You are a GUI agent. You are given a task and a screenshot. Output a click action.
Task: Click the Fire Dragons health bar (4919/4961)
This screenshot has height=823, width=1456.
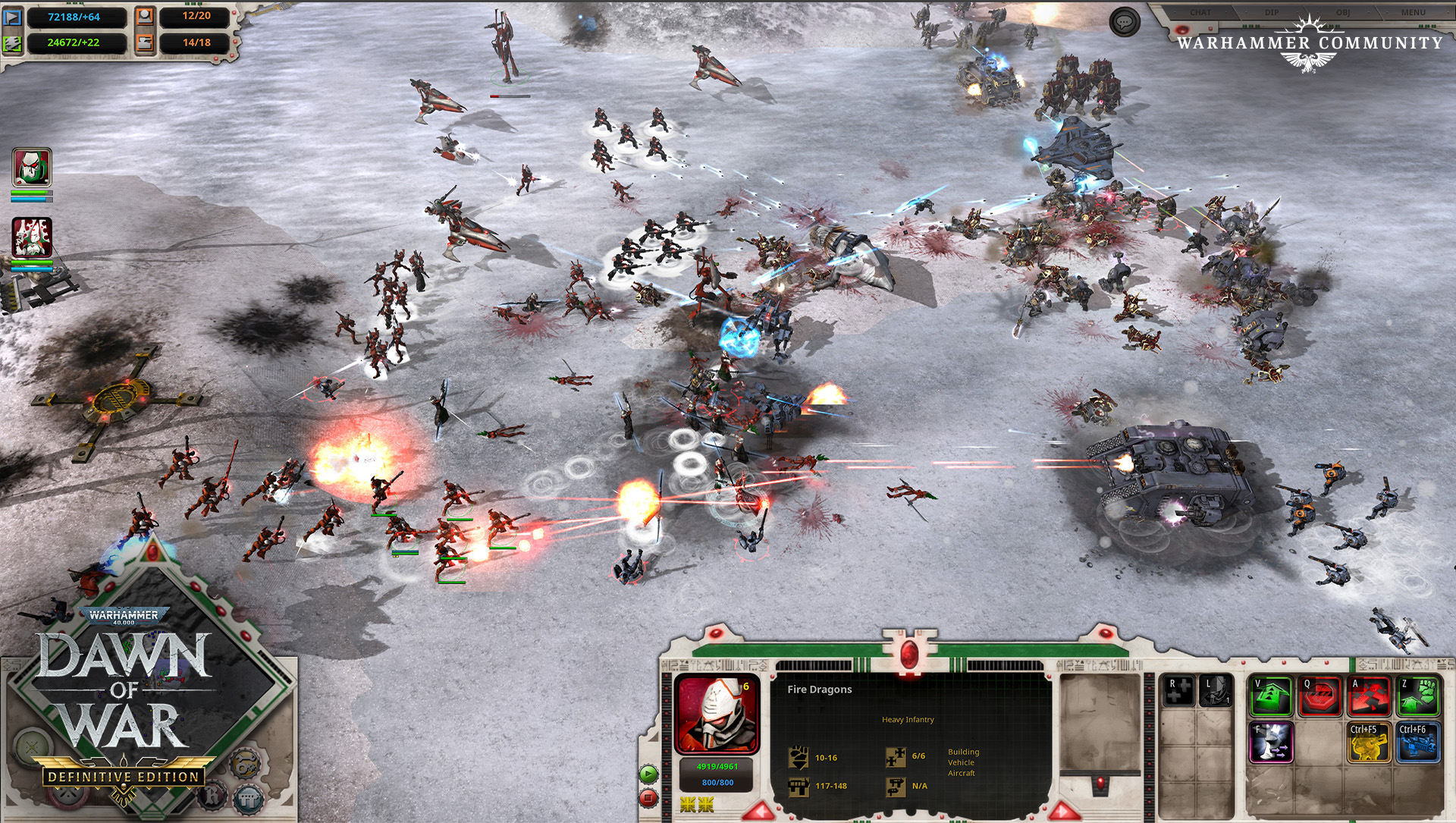click(717, 767)
